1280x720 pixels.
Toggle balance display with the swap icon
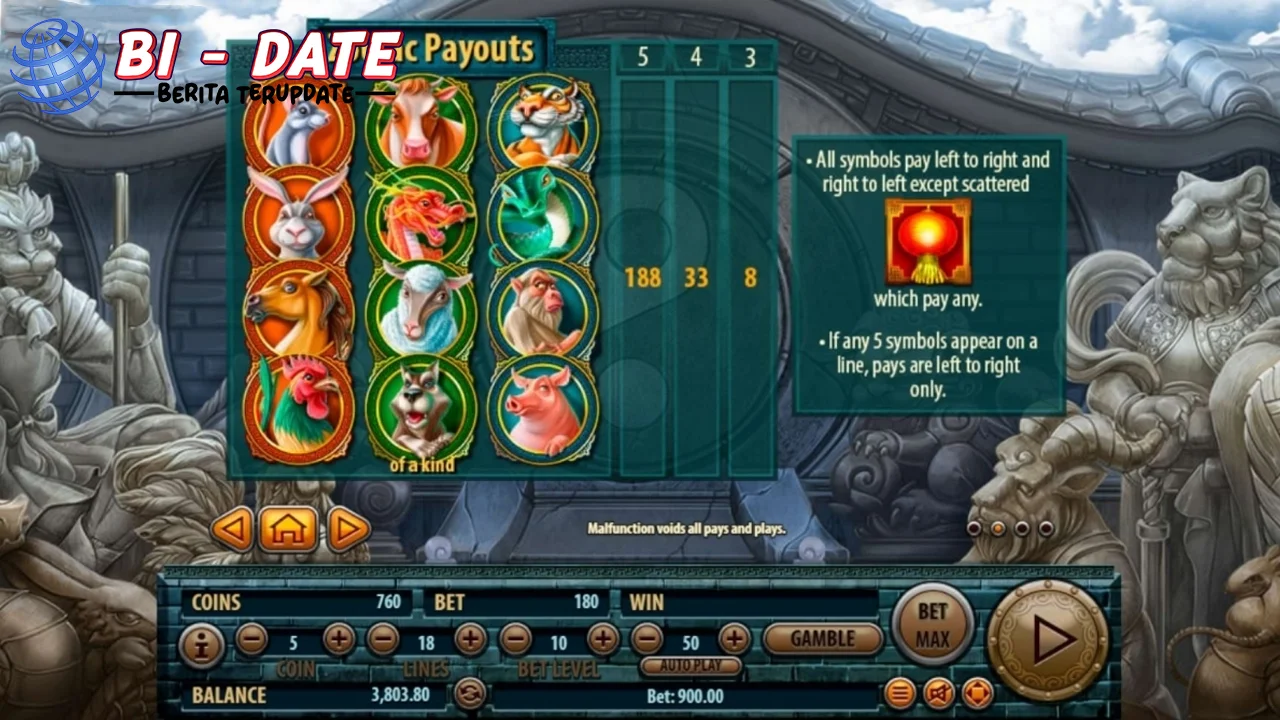pos(469,693)
